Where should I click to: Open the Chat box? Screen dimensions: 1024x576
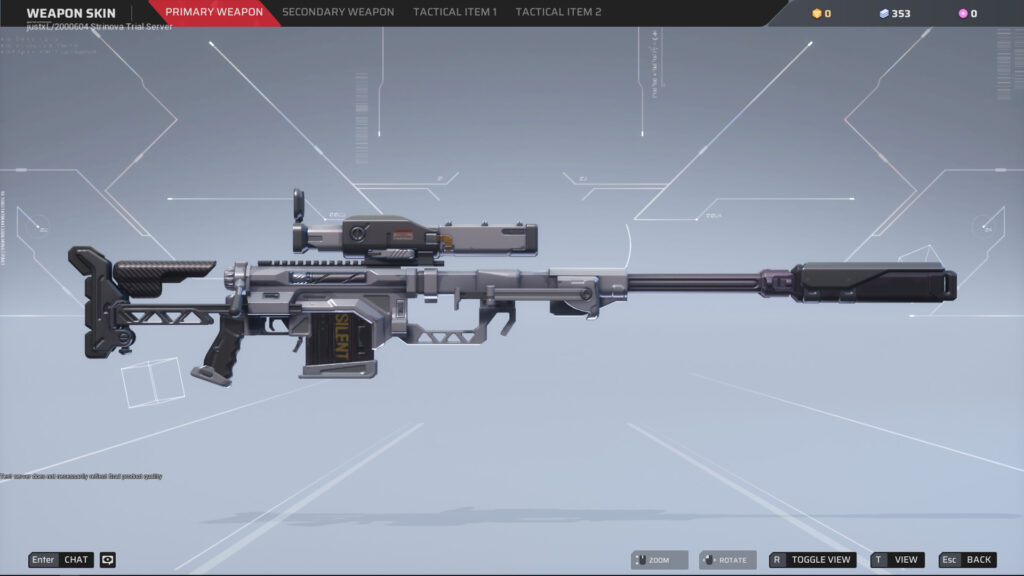point(61,560)
